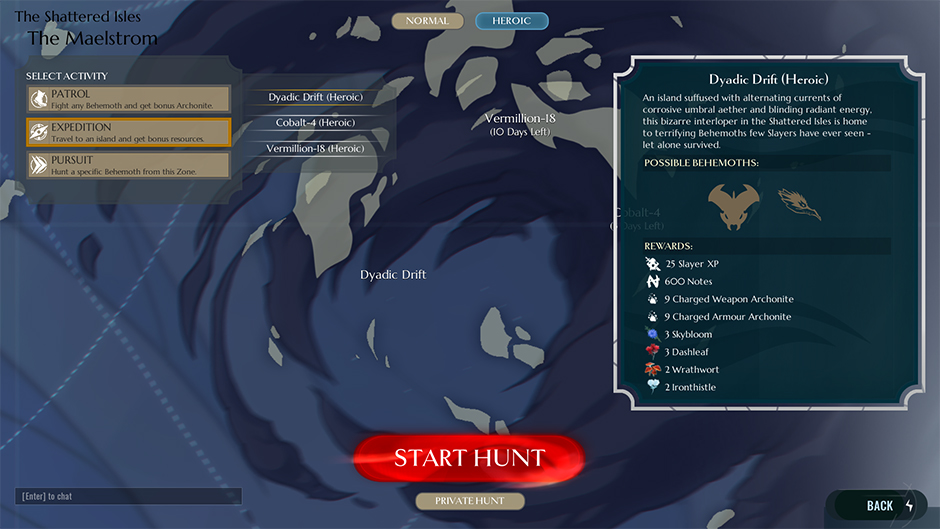940x529 pixels.
Task: Choose Cobalt-4 (Heroic) island entry
Action: [x=315, y=123]
